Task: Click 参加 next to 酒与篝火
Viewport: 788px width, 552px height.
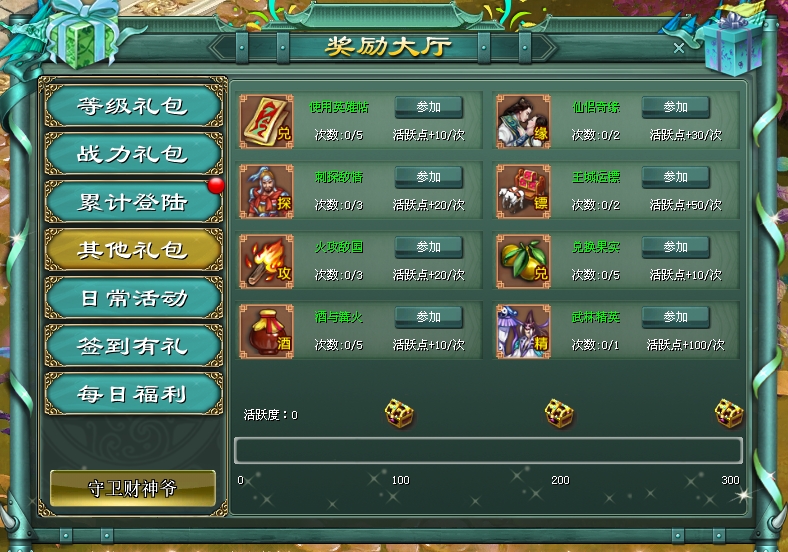Action: (428, 317)
